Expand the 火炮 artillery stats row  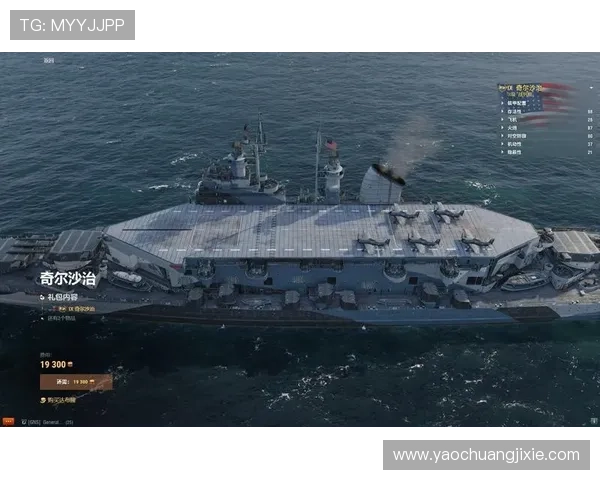[x=514, y=127]
